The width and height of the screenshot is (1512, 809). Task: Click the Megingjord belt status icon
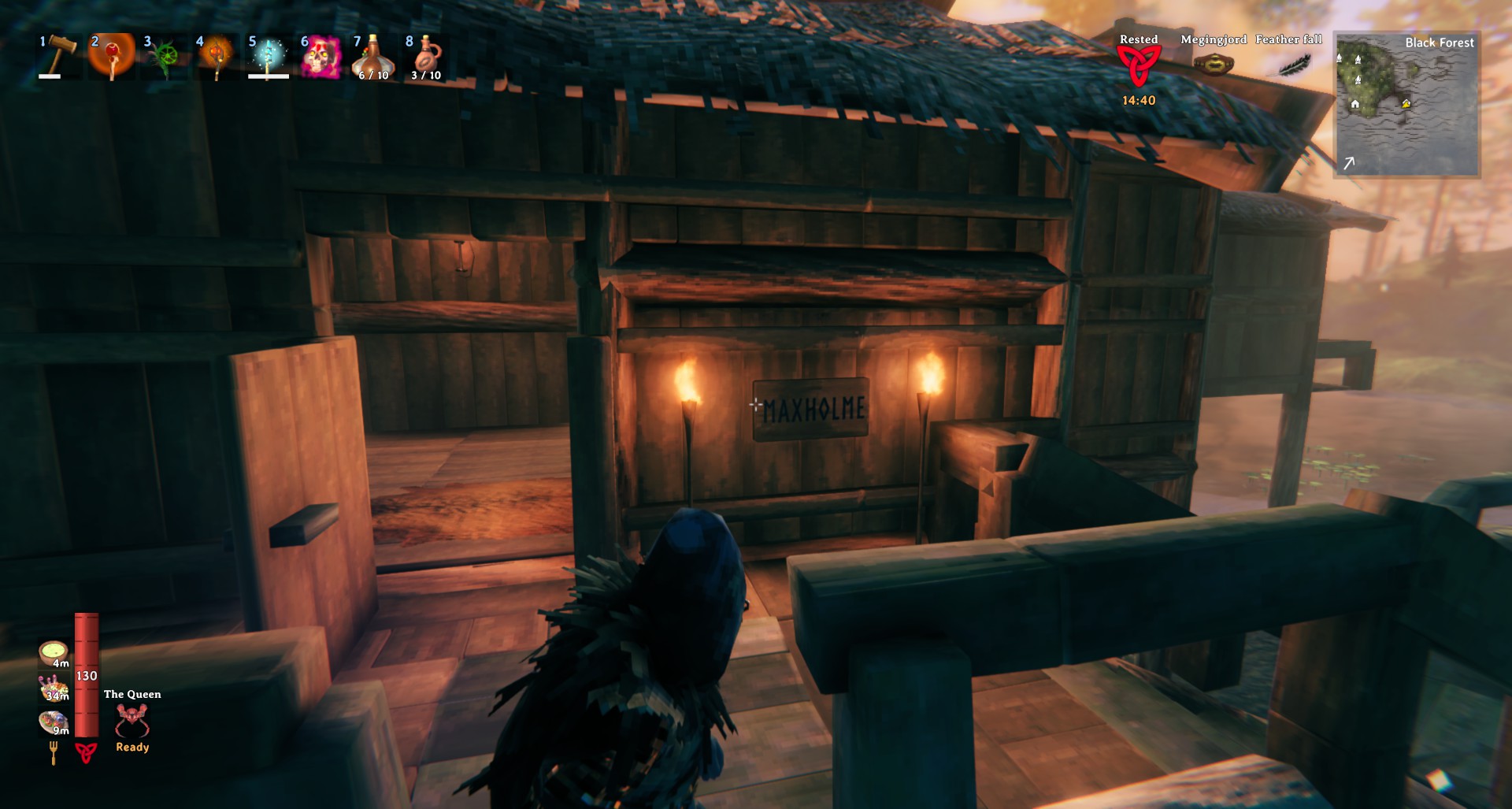1214,65
